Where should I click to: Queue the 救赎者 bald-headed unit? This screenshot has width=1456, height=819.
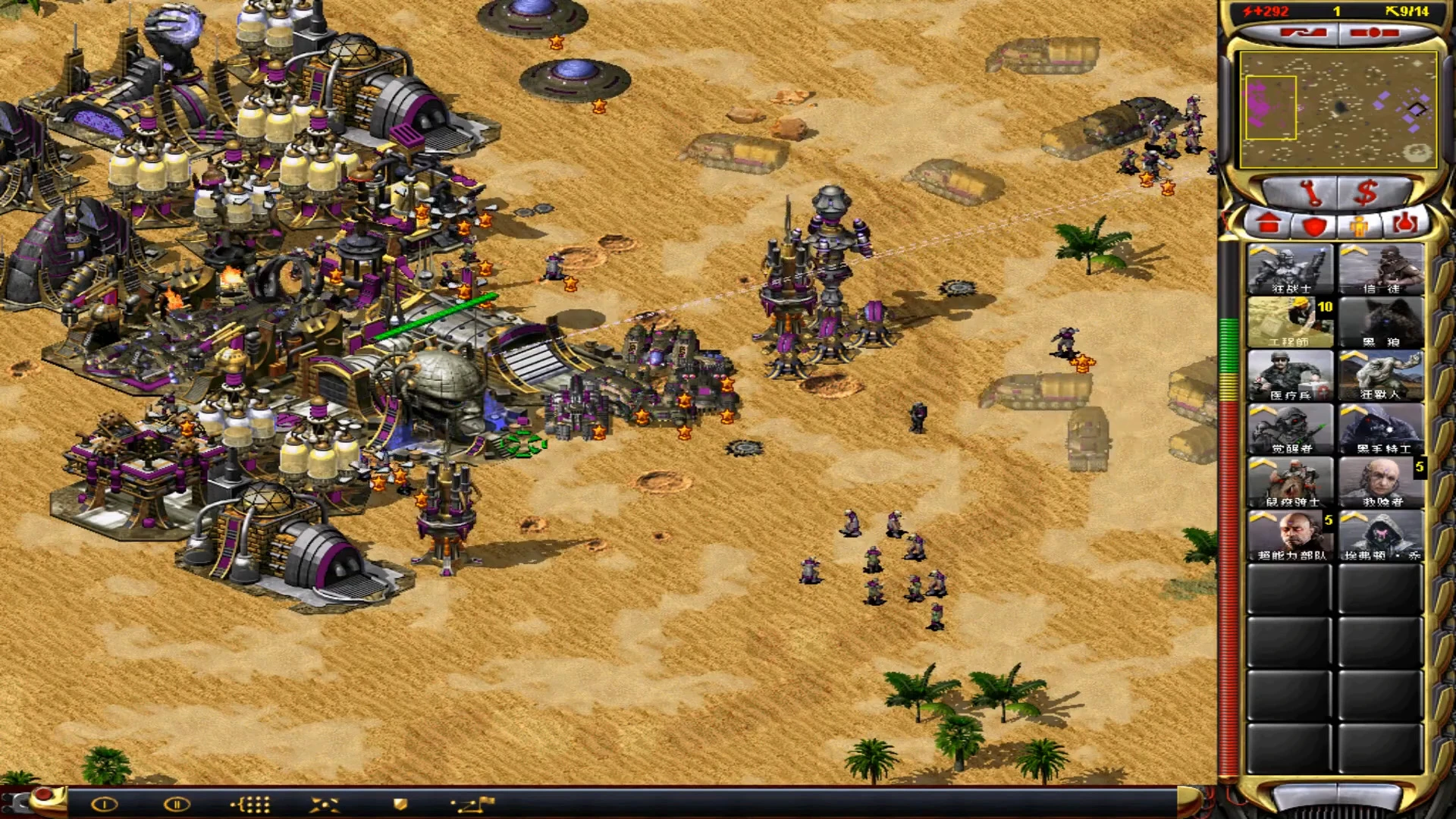click(1380, 482)
